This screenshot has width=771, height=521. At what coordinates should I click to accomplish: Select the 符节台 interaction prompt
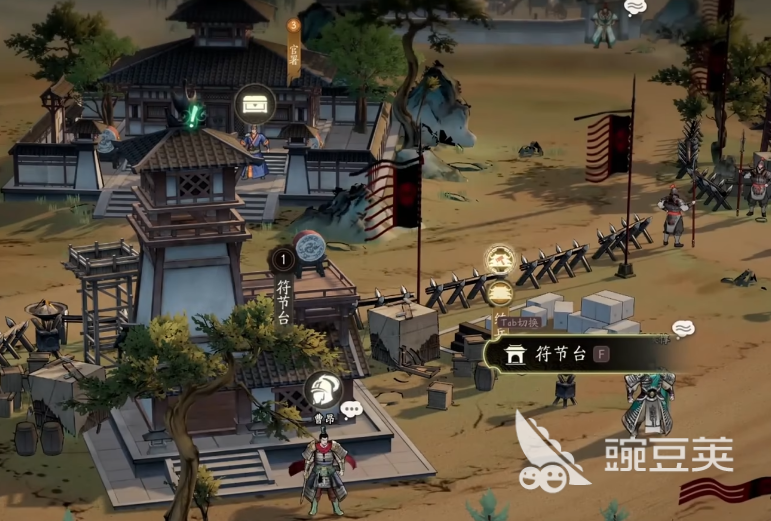click(x=577, y=354)
